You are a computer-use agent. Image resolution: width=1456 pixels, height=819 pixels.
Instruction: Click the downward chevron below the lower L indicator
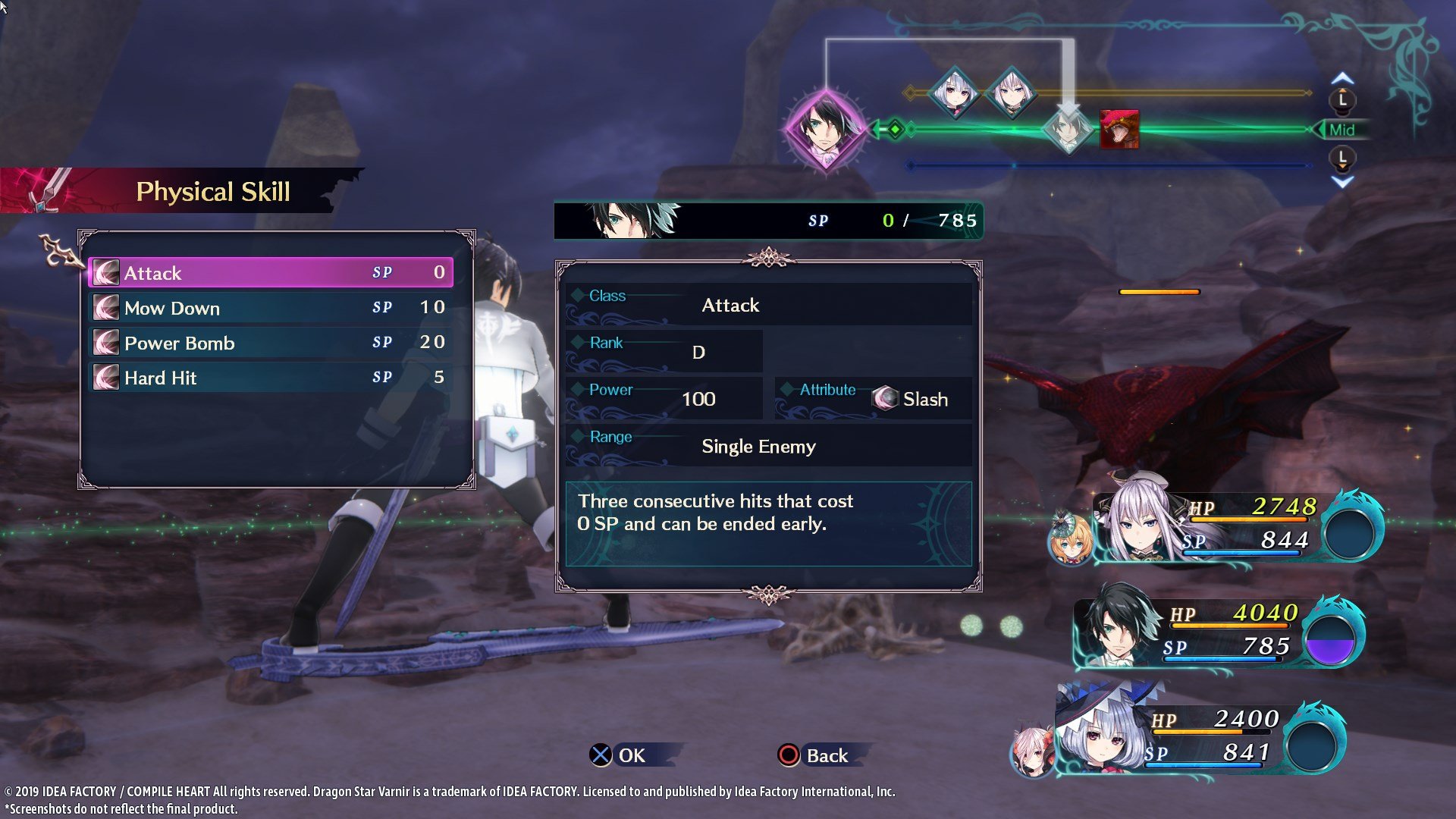pyautogui.click(x=1341, y=180)
